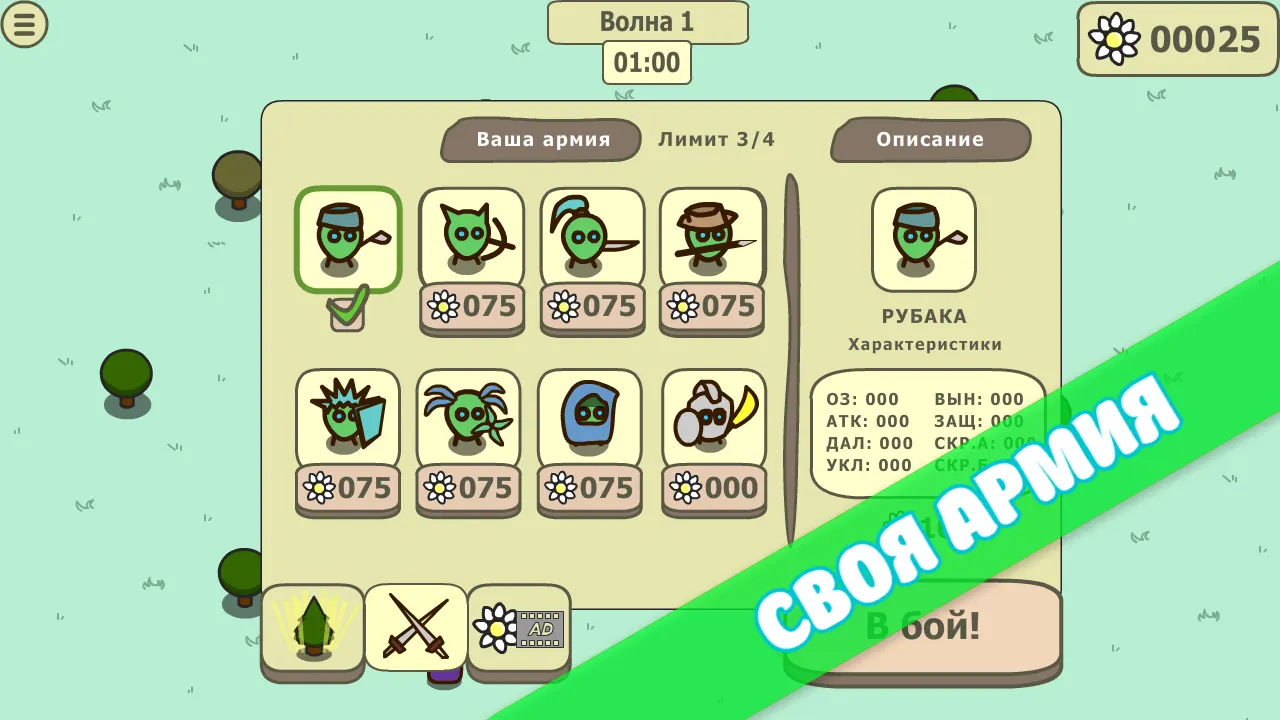
Task: Click the daisy AD video reward icon
Action: tap(519, 628)
